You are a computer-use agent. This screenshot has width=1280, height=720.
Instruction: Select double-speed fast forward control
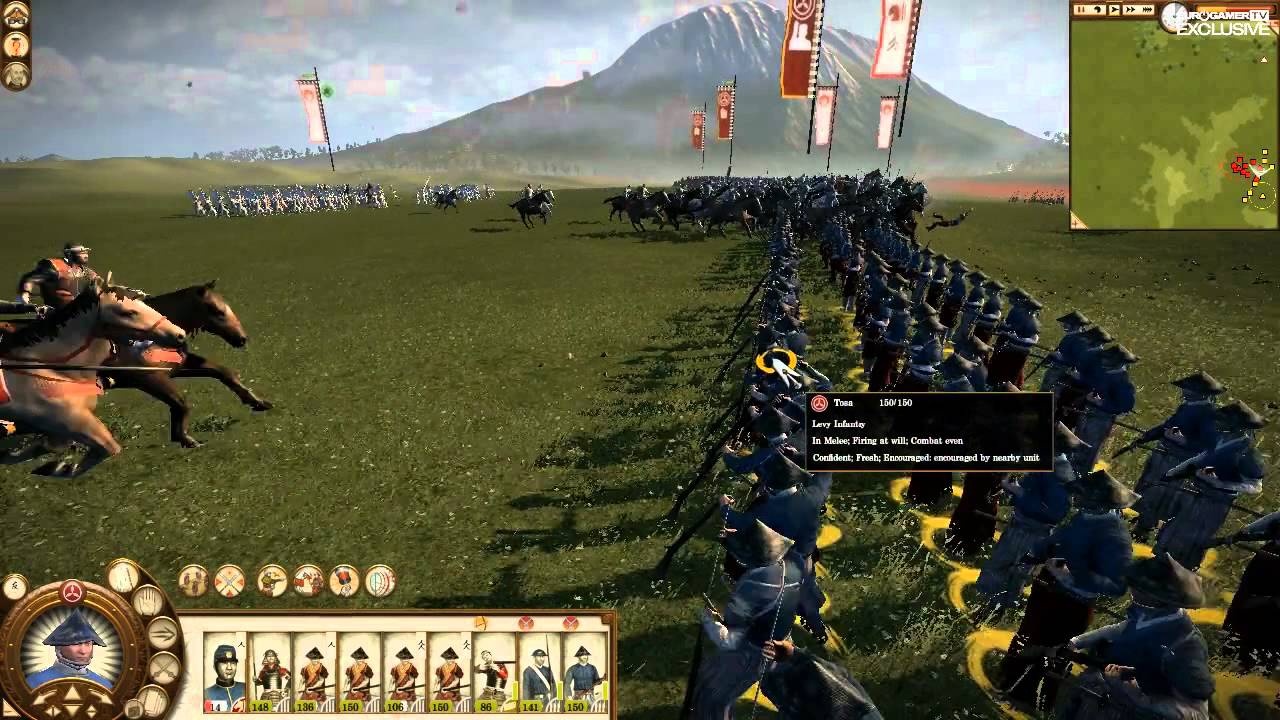click(x=1131, y=9)
